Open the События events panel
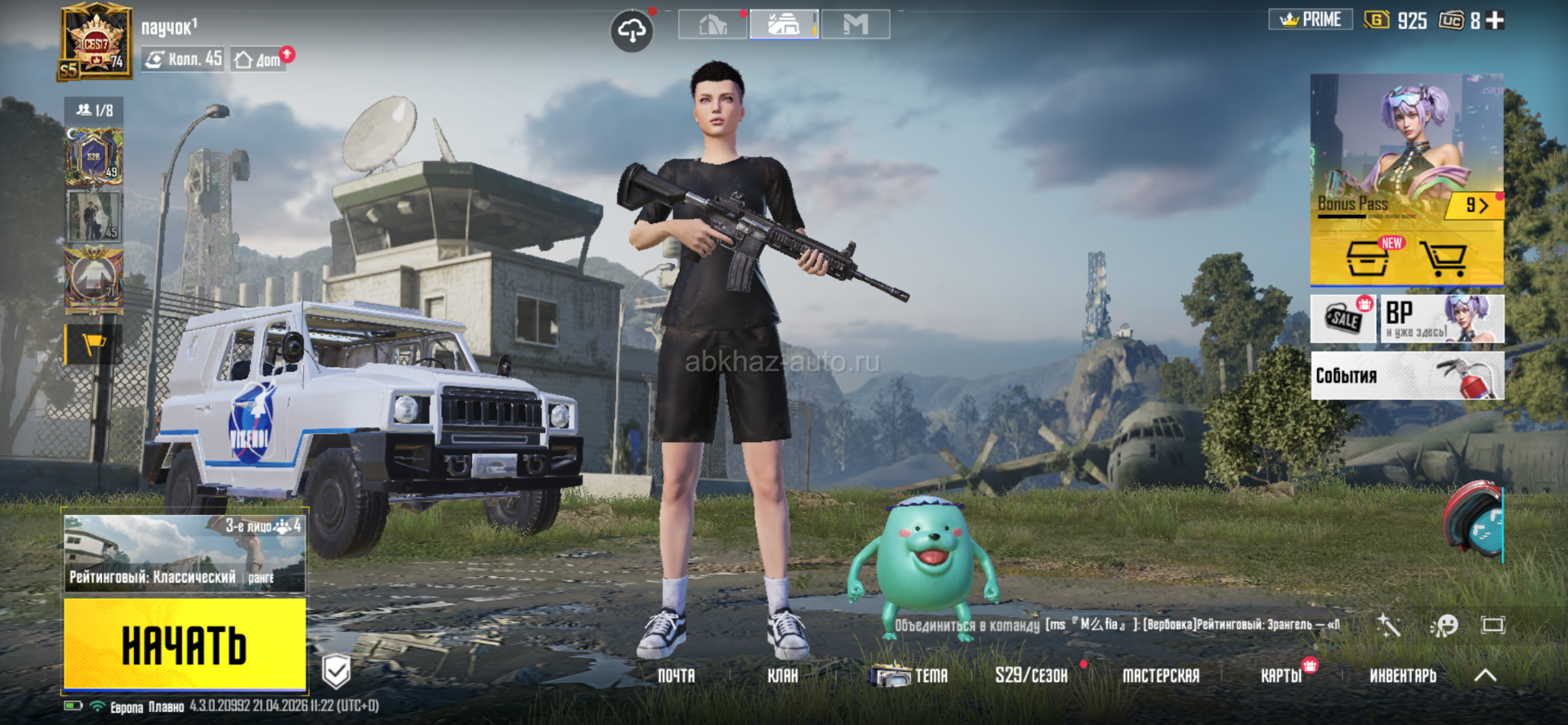Viewport: 1568px width, 725px height. pos(1406,376)
